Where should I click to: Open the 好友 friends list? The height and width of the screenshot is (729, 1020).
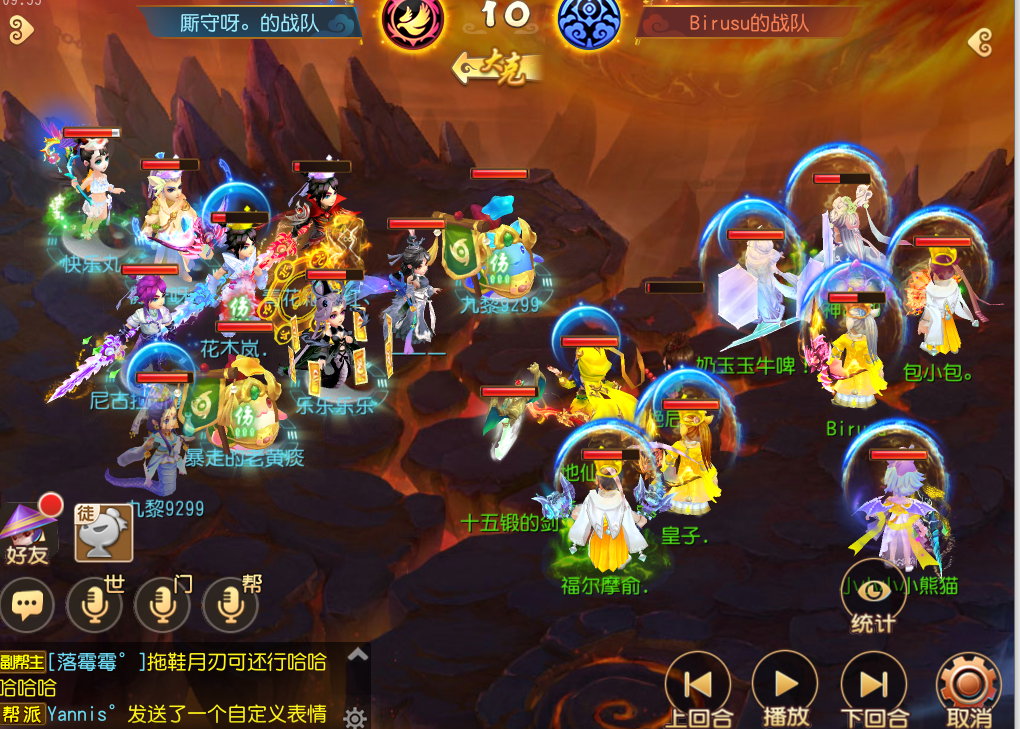point(28,531)
